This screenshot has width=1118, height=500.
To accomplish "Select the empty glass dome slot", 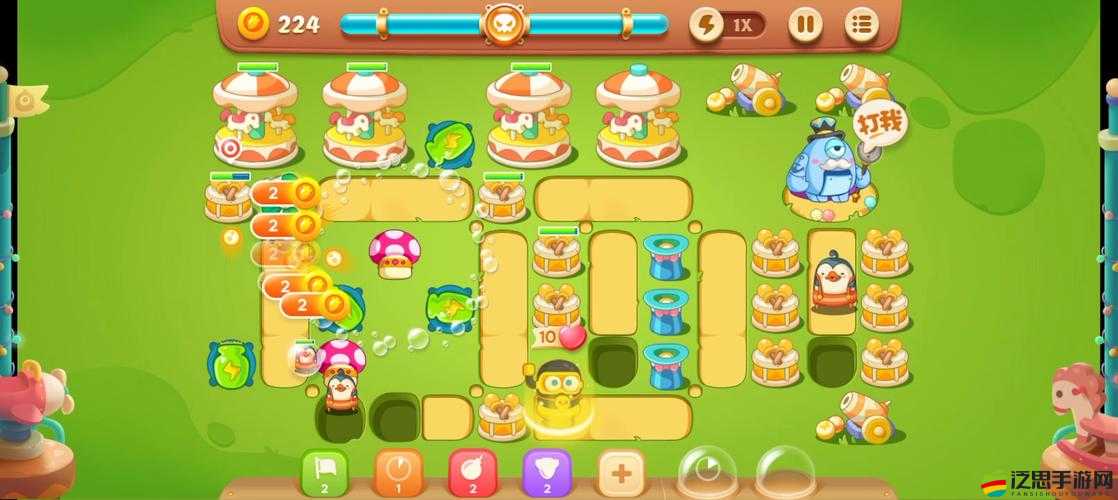I will [x=785, y=472].
